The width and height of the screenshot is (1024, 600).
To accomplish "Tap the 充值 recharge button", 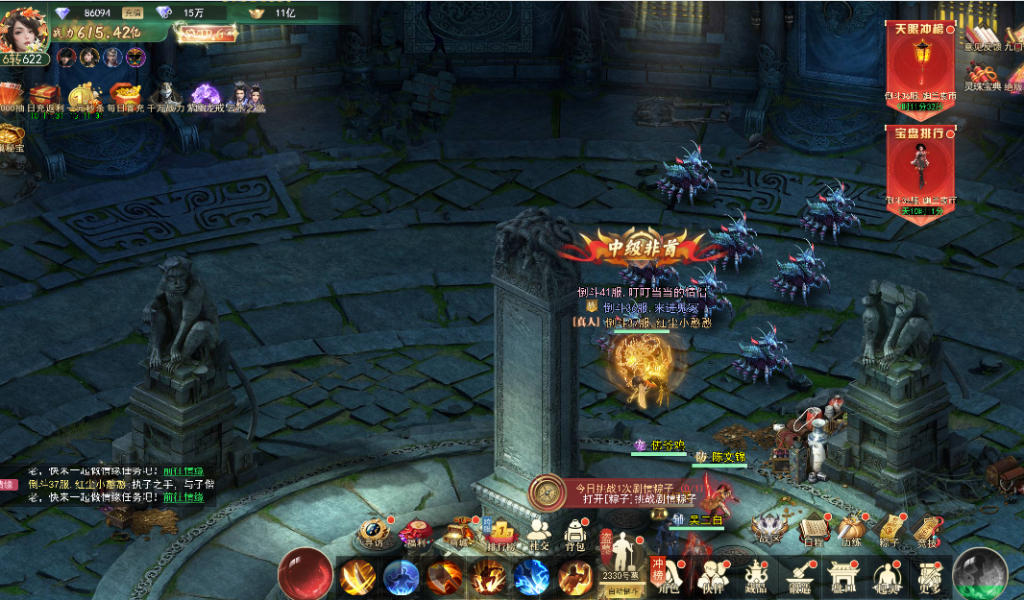I will [132, 12].
